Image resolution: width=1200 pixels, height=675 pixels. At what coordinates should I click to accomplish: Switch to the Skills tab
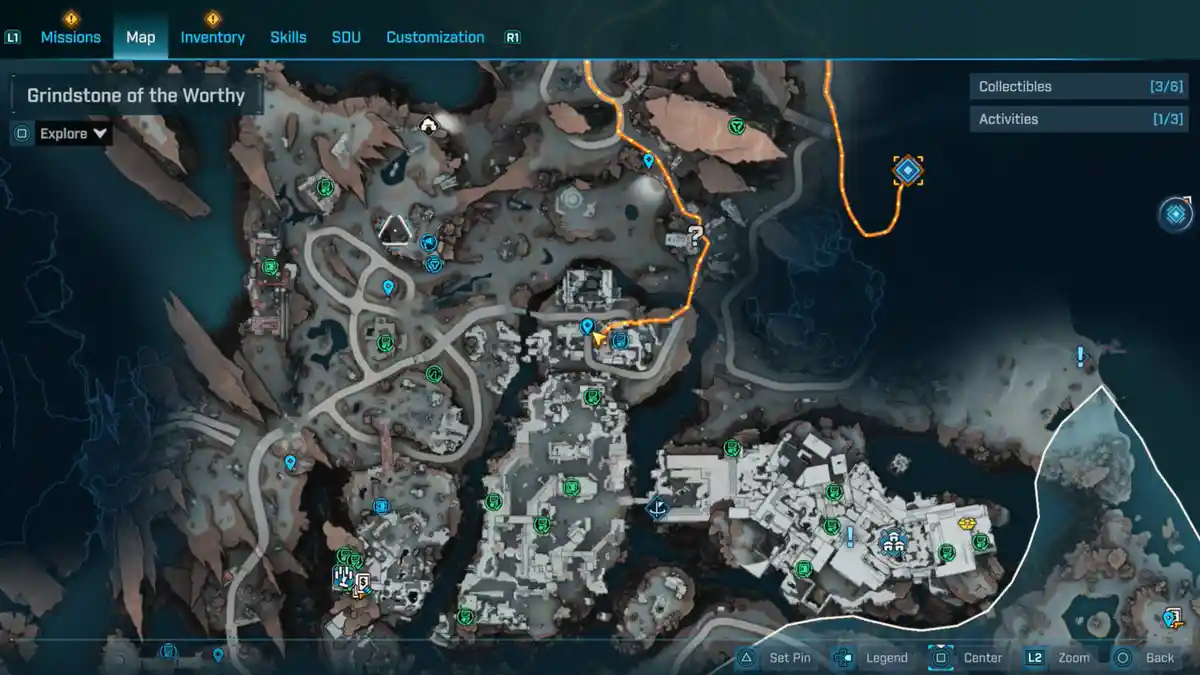[x=288, y=37]
